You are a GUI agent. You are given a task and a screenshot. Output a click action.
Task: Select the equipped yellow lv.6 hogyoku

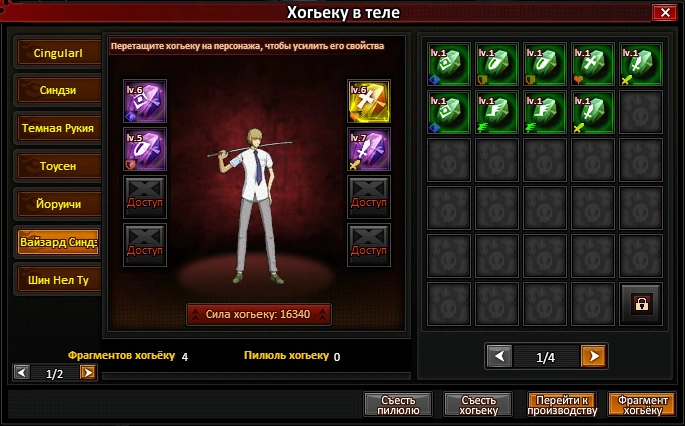click(x=368, y=101)
